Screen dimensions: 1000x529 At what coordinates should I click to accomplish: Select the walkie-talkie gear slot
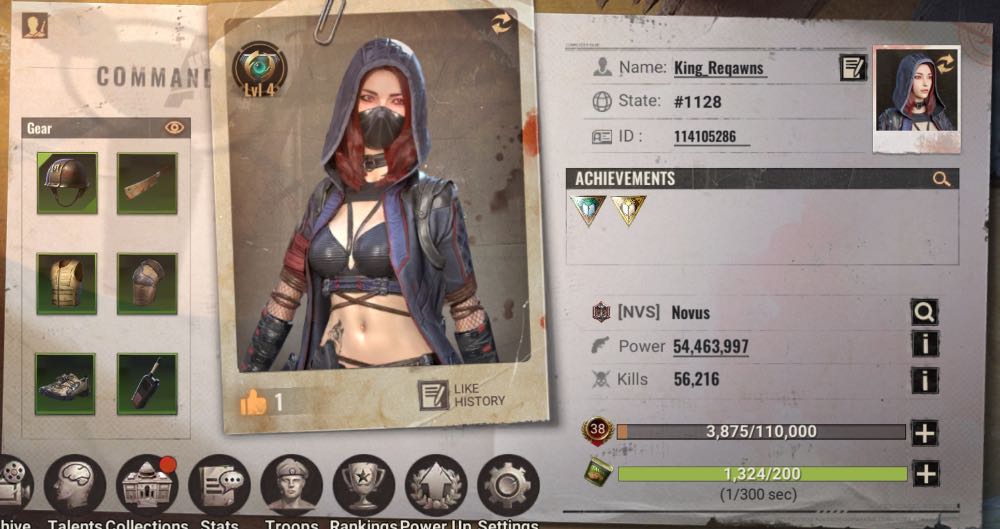[x=147, y=383]
